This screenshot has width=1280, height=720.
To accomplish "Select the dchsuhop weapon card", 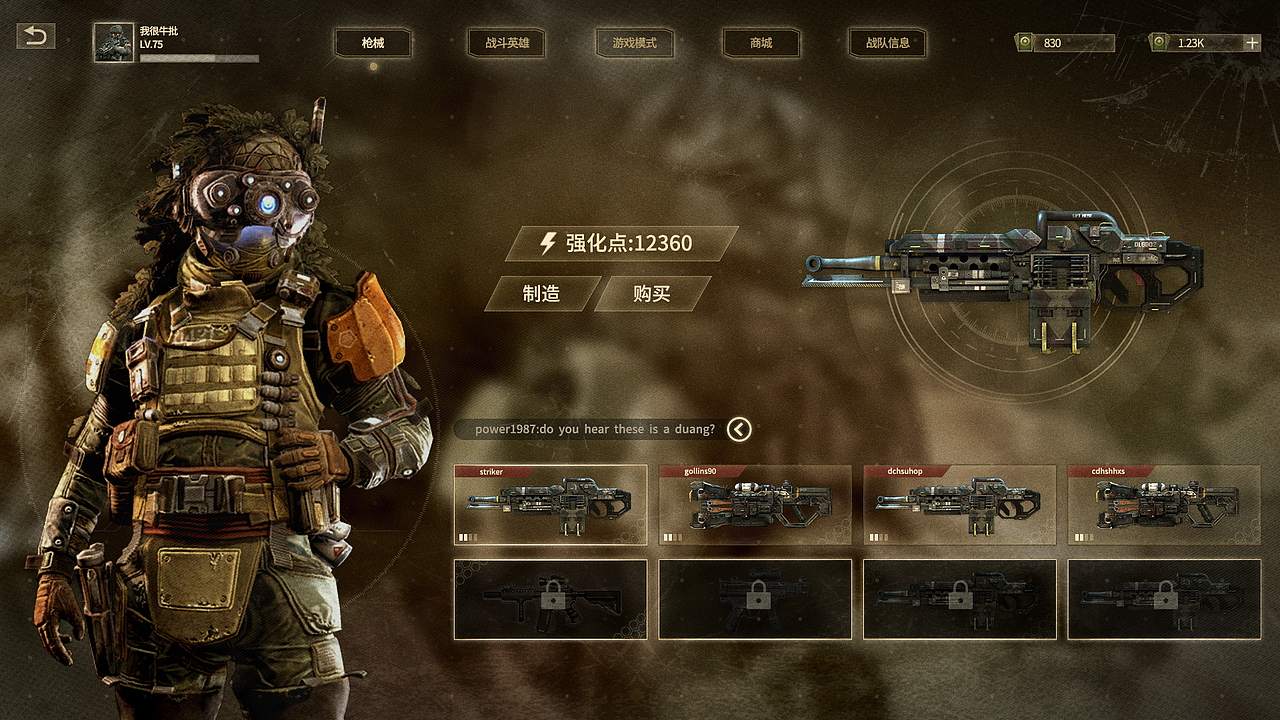I will point(960,505).
